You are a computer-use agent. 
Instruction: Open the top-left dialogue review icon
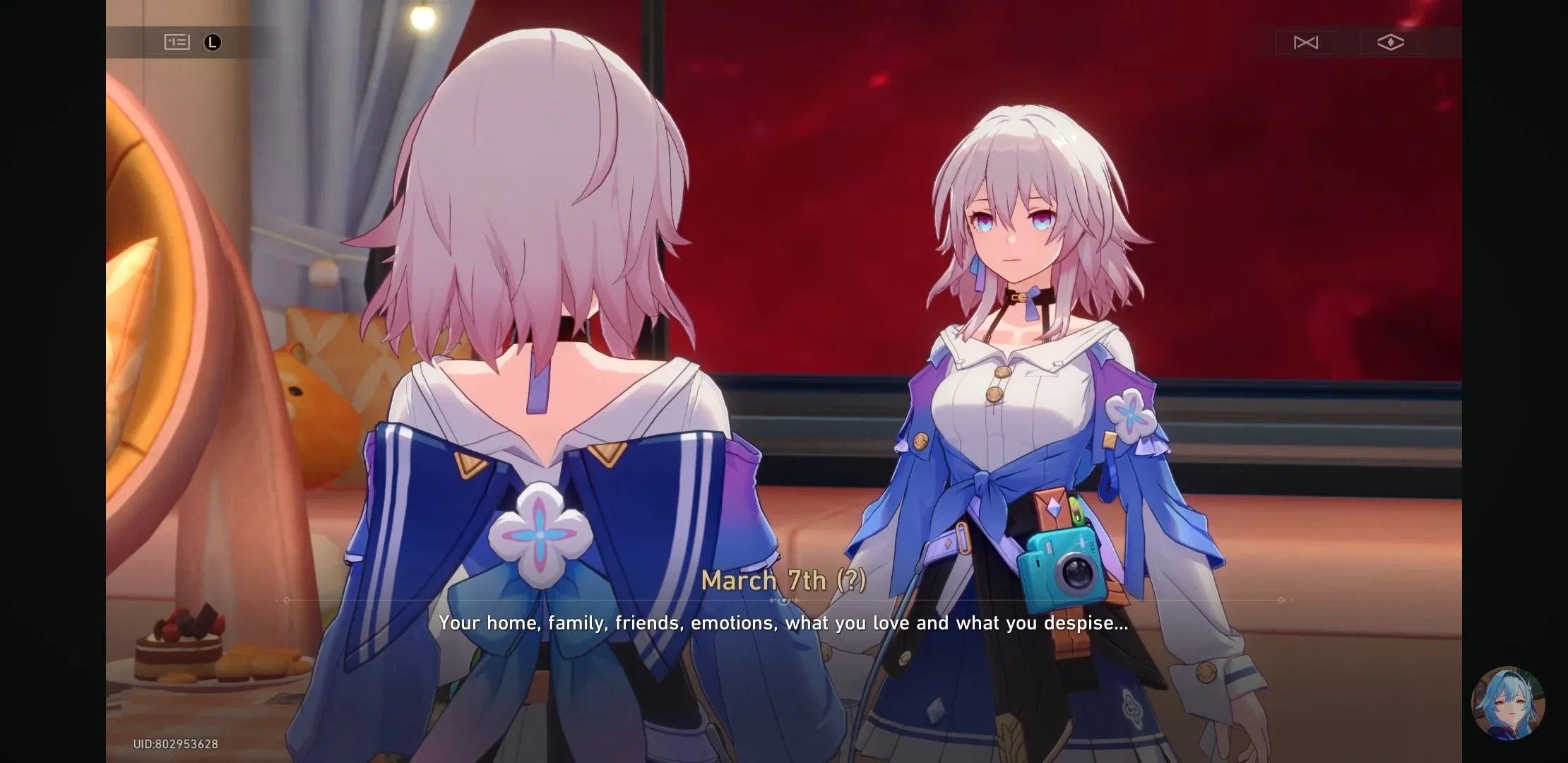pyautogui.click(x=177, y=42)
